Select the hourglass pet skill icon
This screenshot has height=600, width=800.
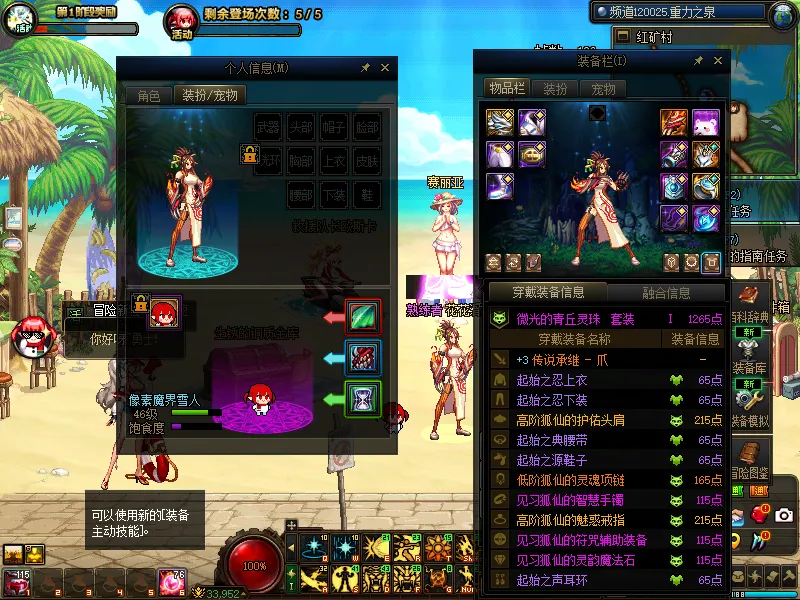point(362,400)
